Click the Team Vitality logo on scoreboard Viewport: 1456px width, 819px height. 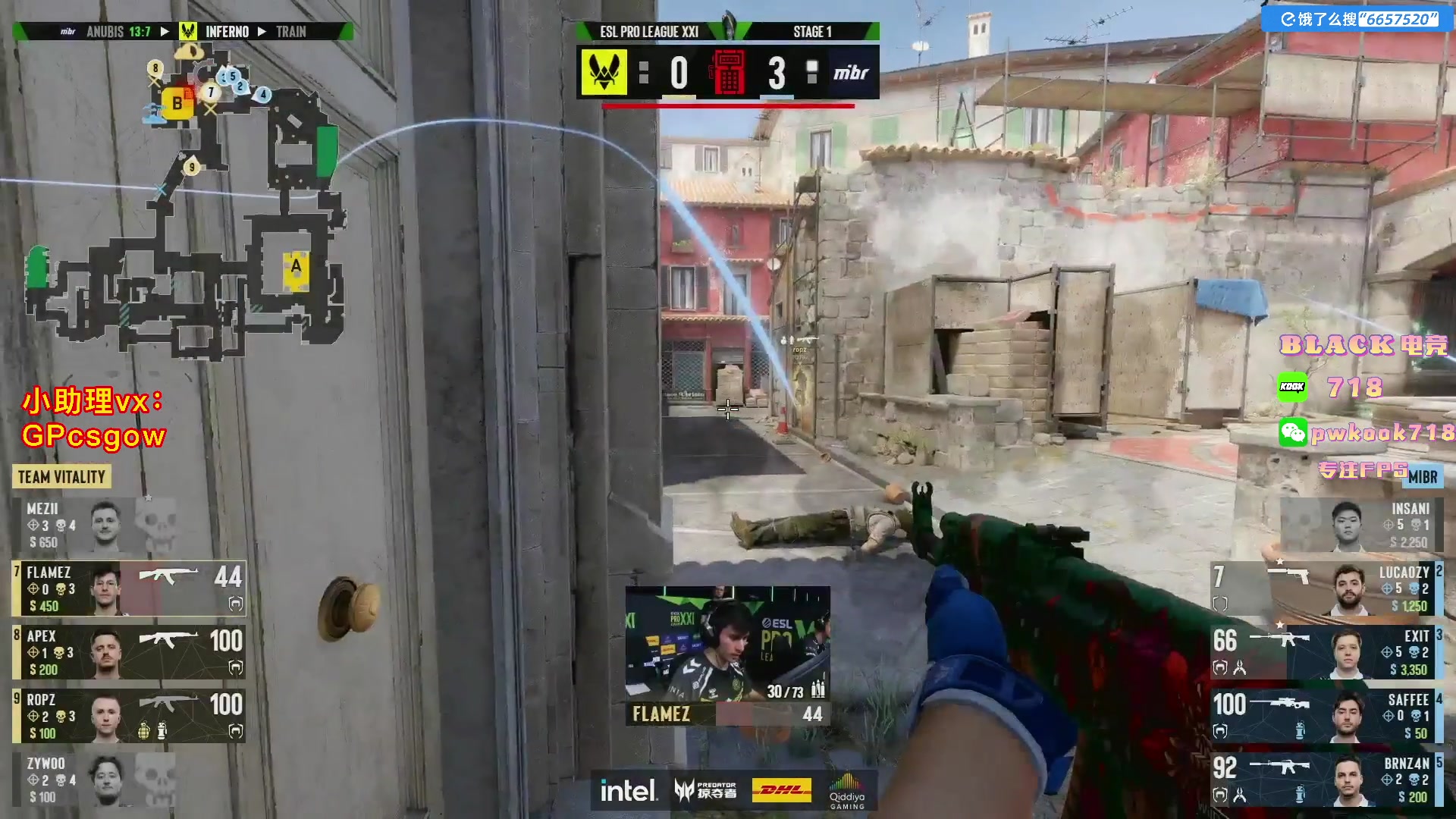604,73
